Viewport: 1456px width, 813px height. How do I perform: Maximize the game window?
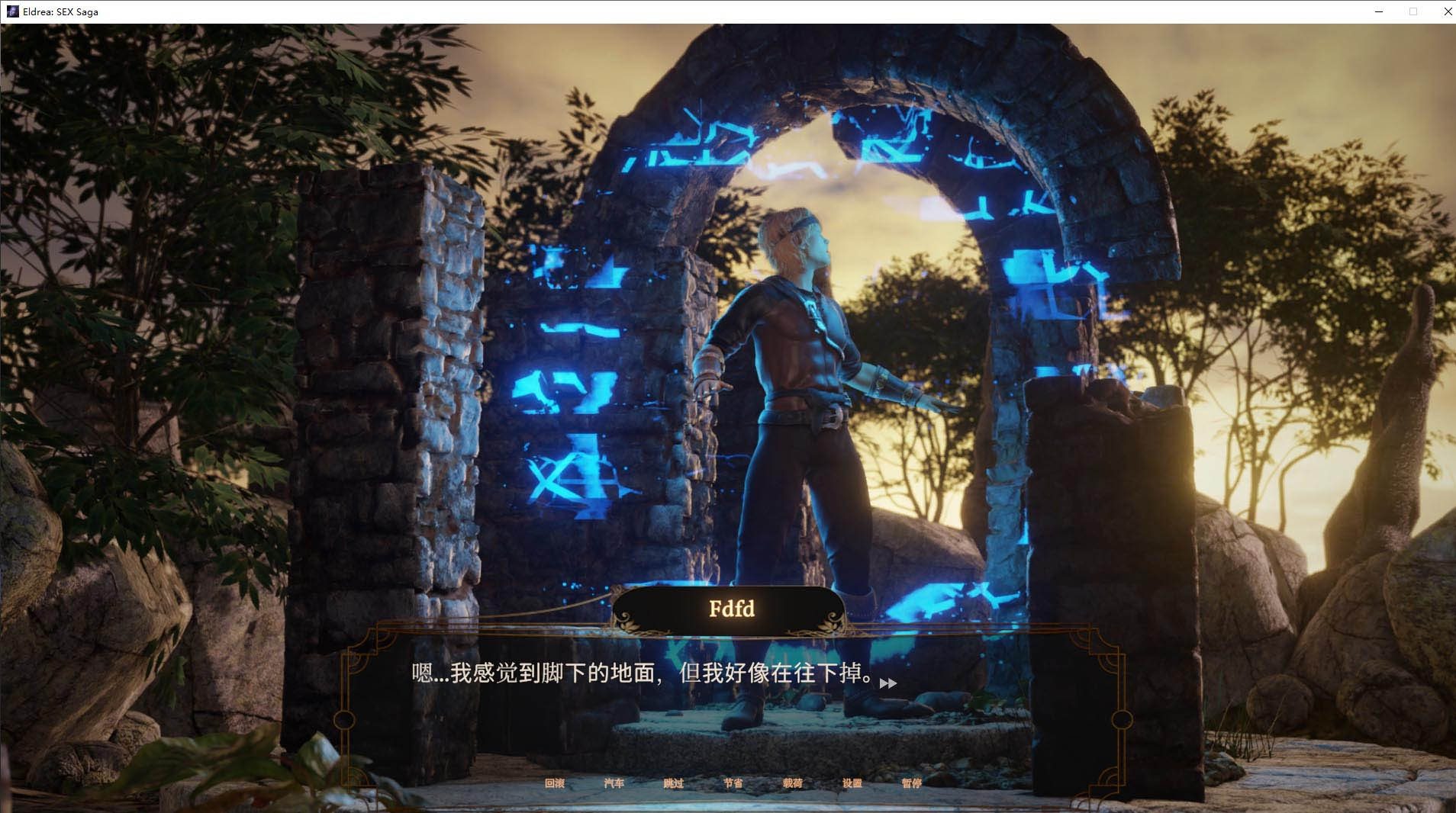[x=1413, y=11]
